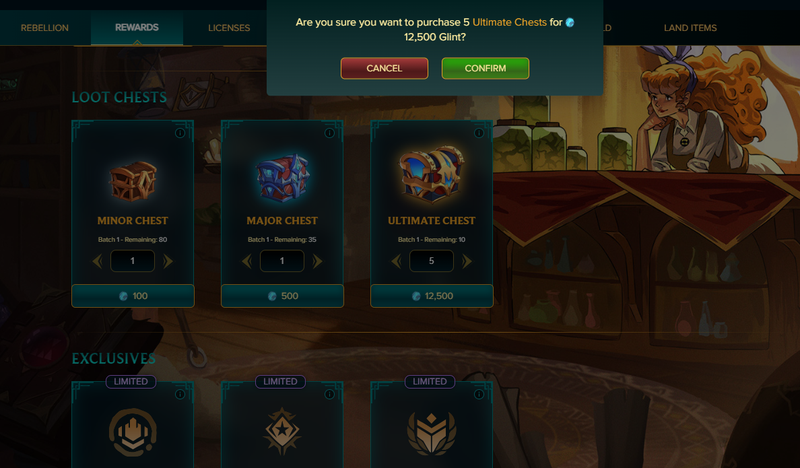
Task: Decrease Ultimate Chest quantity
Action: pyautogui.click(x=397, y=261)
